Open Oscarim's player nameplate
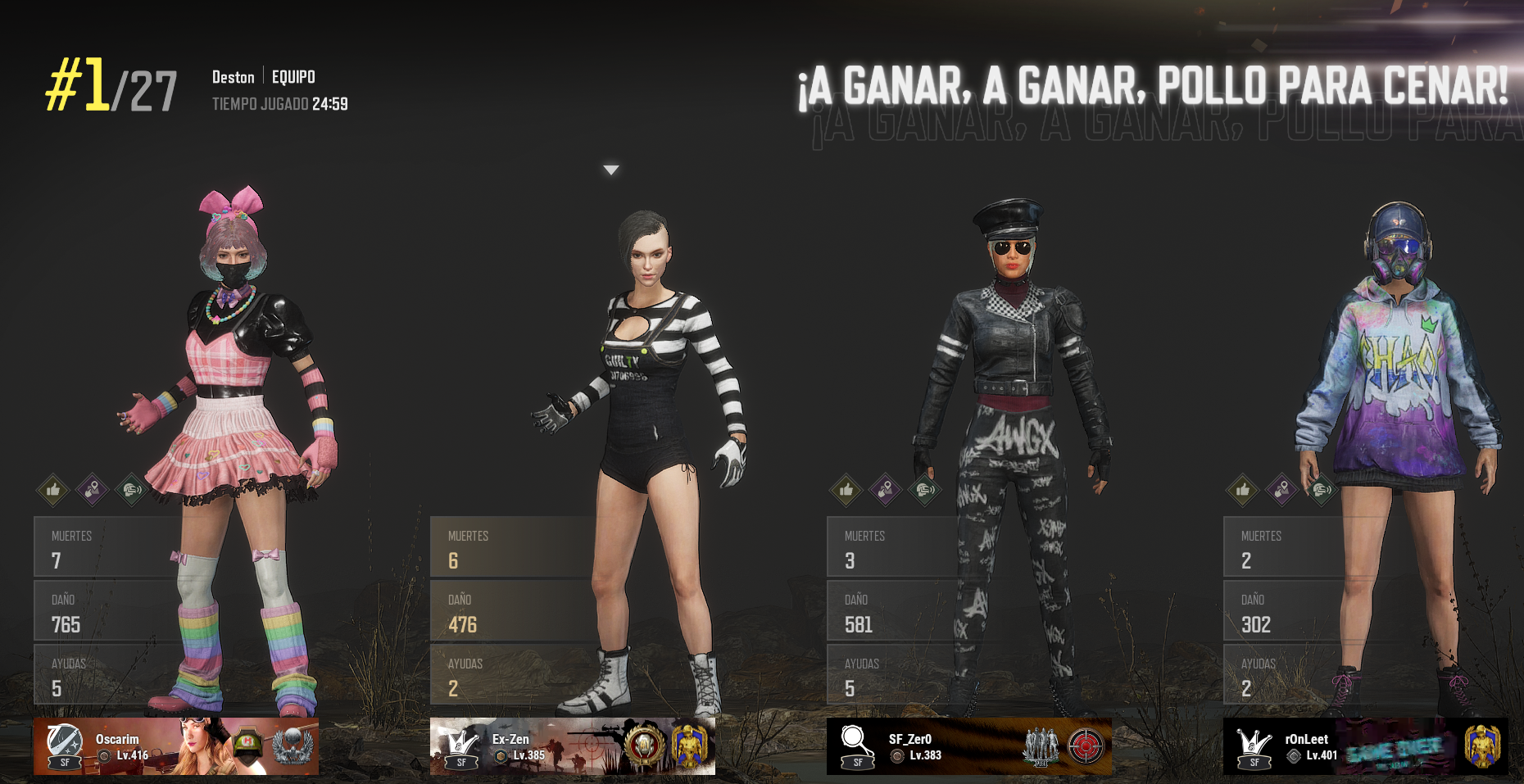Viewport: 1524px width, 784px height. (176, 746)
